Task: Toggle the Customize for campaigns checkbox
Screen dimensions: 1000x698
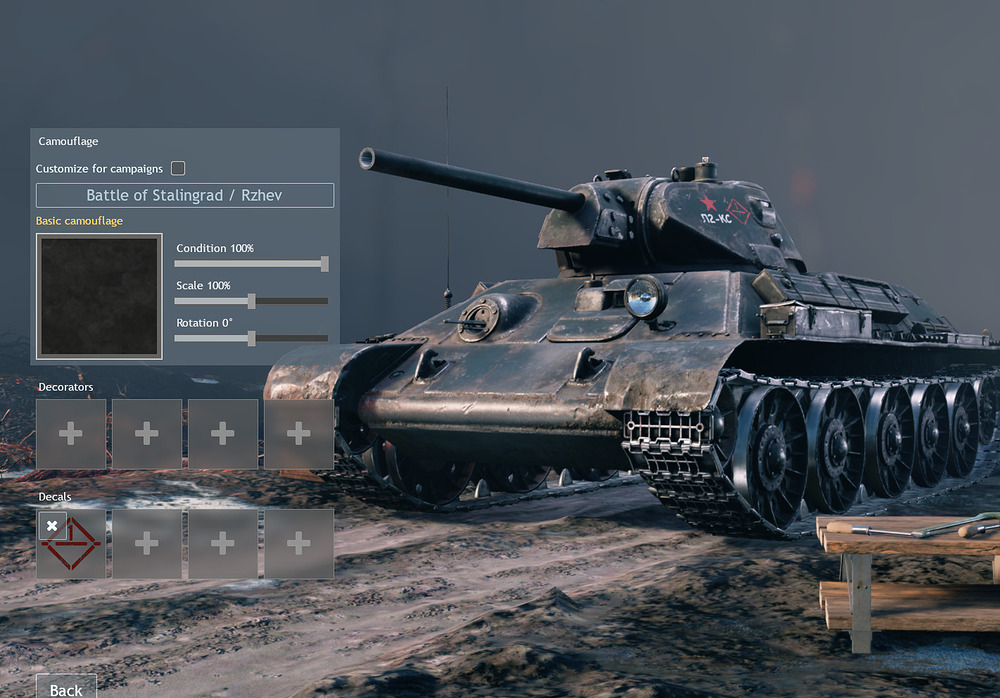Action: click(x=178, y=168)
